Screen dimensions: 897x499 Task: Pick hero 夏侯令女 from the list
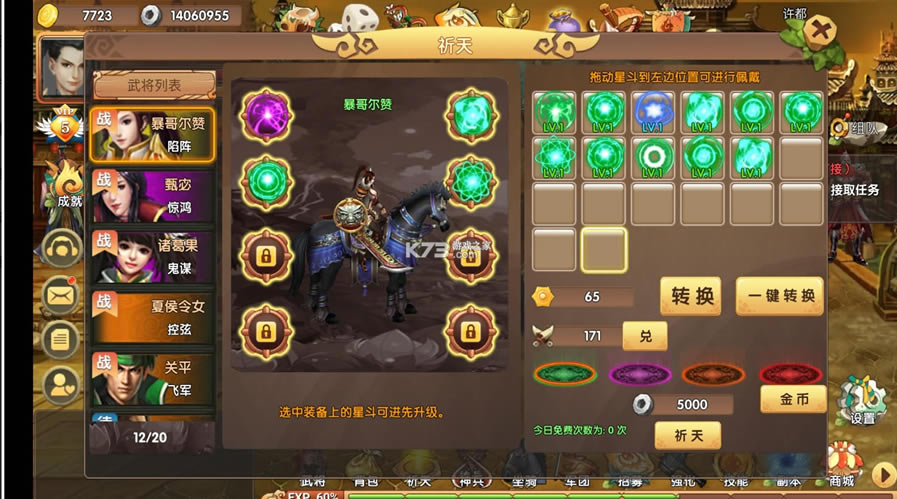153,317
